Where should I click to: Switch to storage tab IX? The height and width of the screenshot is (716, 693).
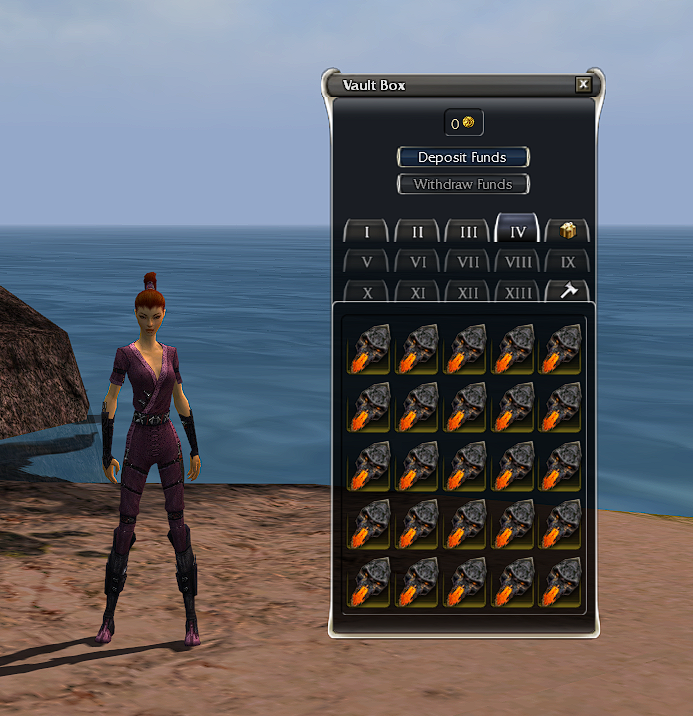pos(568,263)
